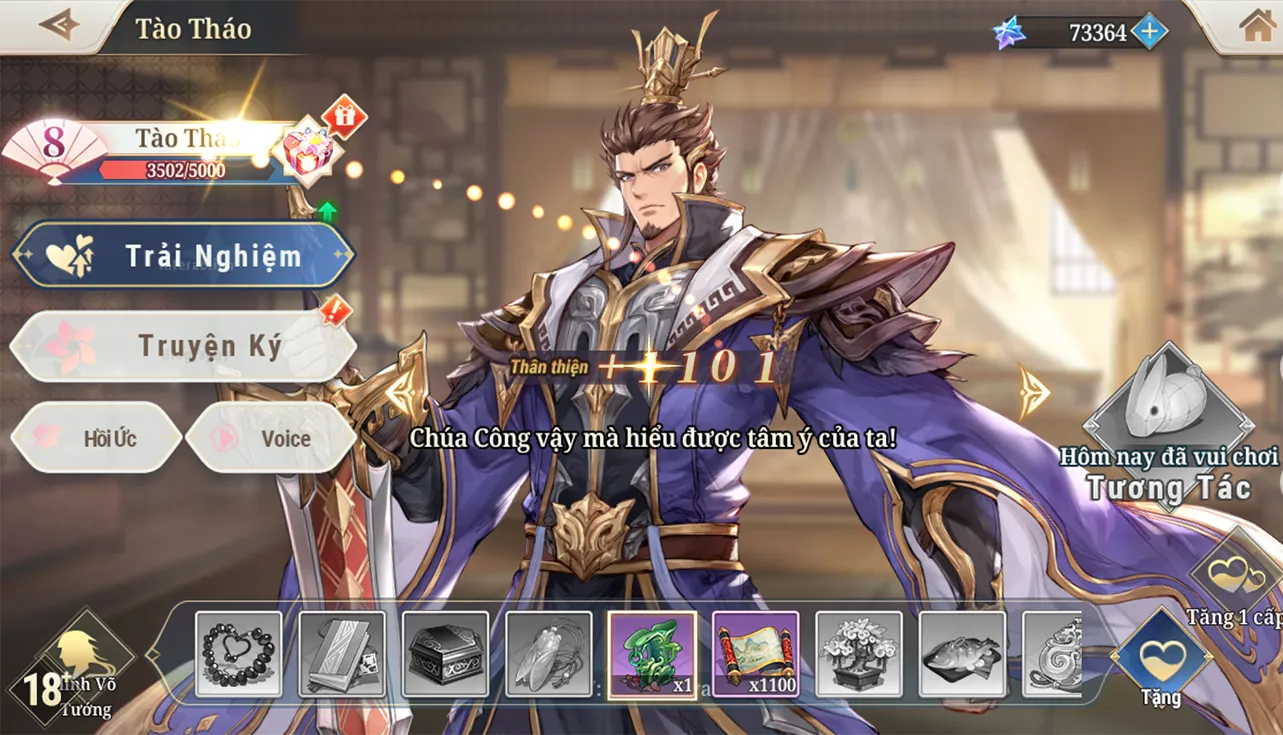Open the Truyện Ký story menu
The width and height of the screenshot is (1283, 735).
tap(183, 346)
